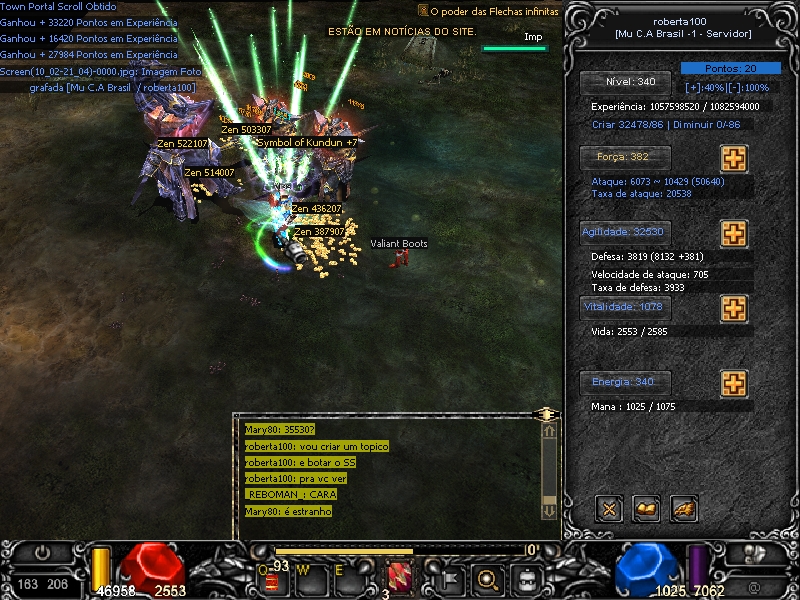Raise the Energia stat

tap(734, 384)
